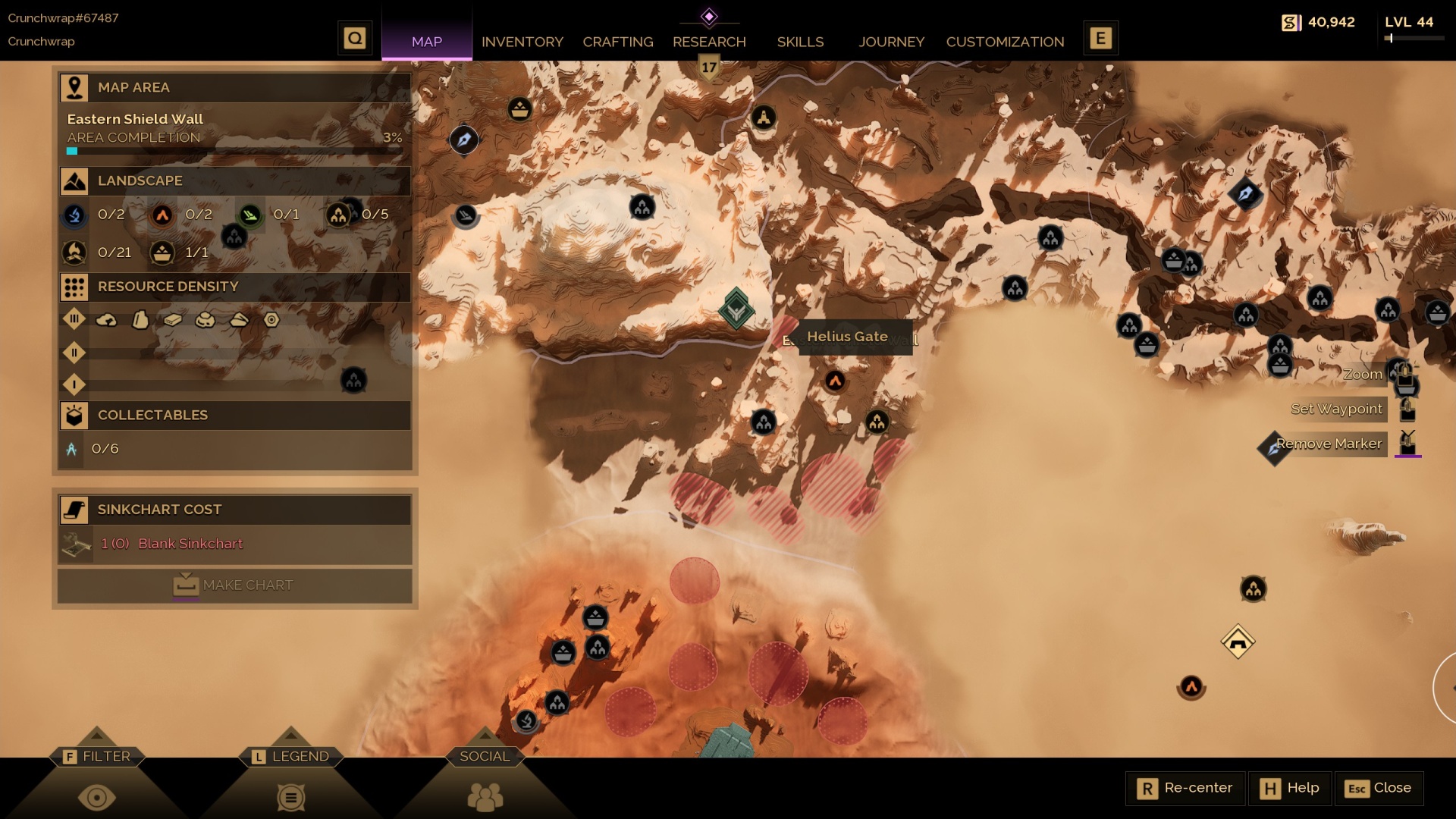Click the Make Chart button
1456x819 pixels.
pyautogui.click(x=235, y=585)
